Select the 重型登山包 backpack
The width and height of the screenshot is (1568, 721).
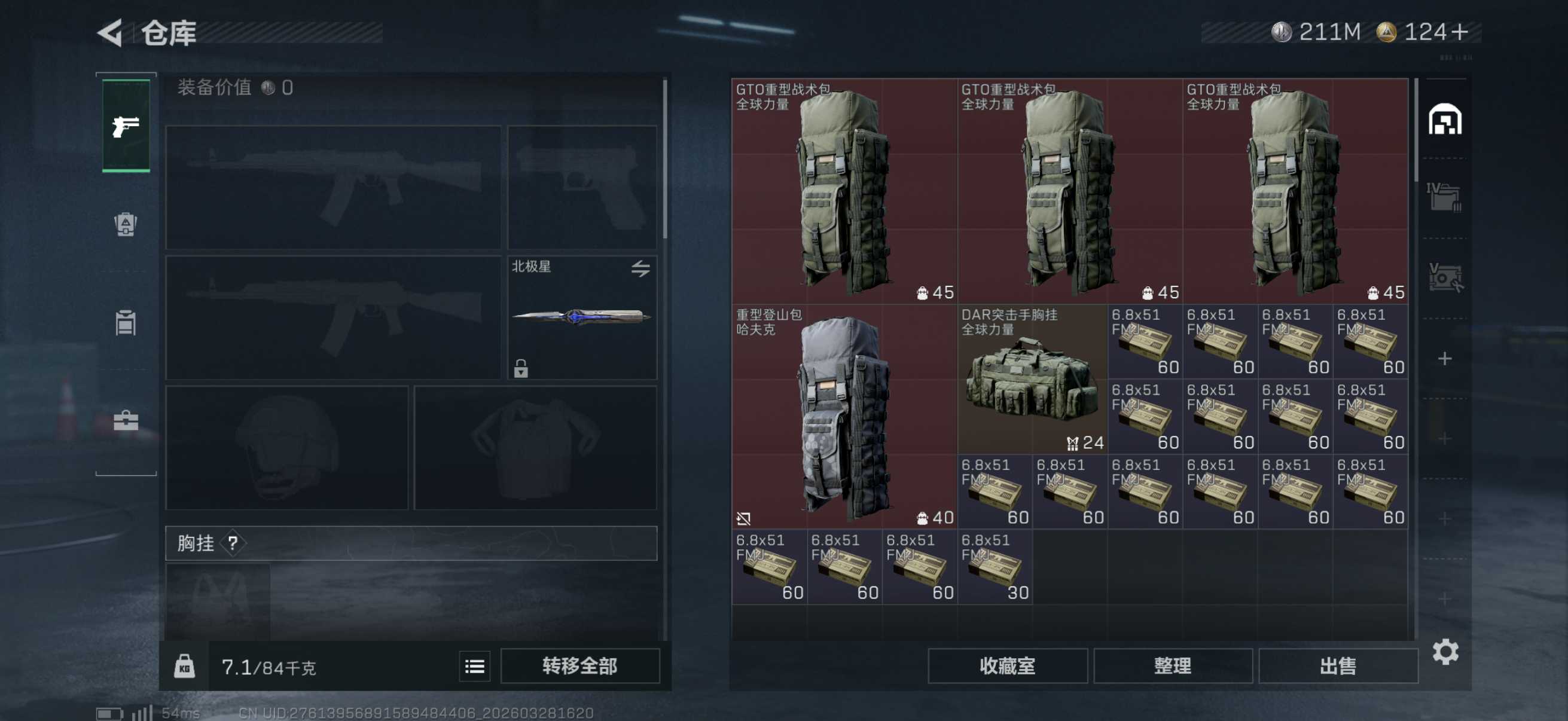(844, 417)
